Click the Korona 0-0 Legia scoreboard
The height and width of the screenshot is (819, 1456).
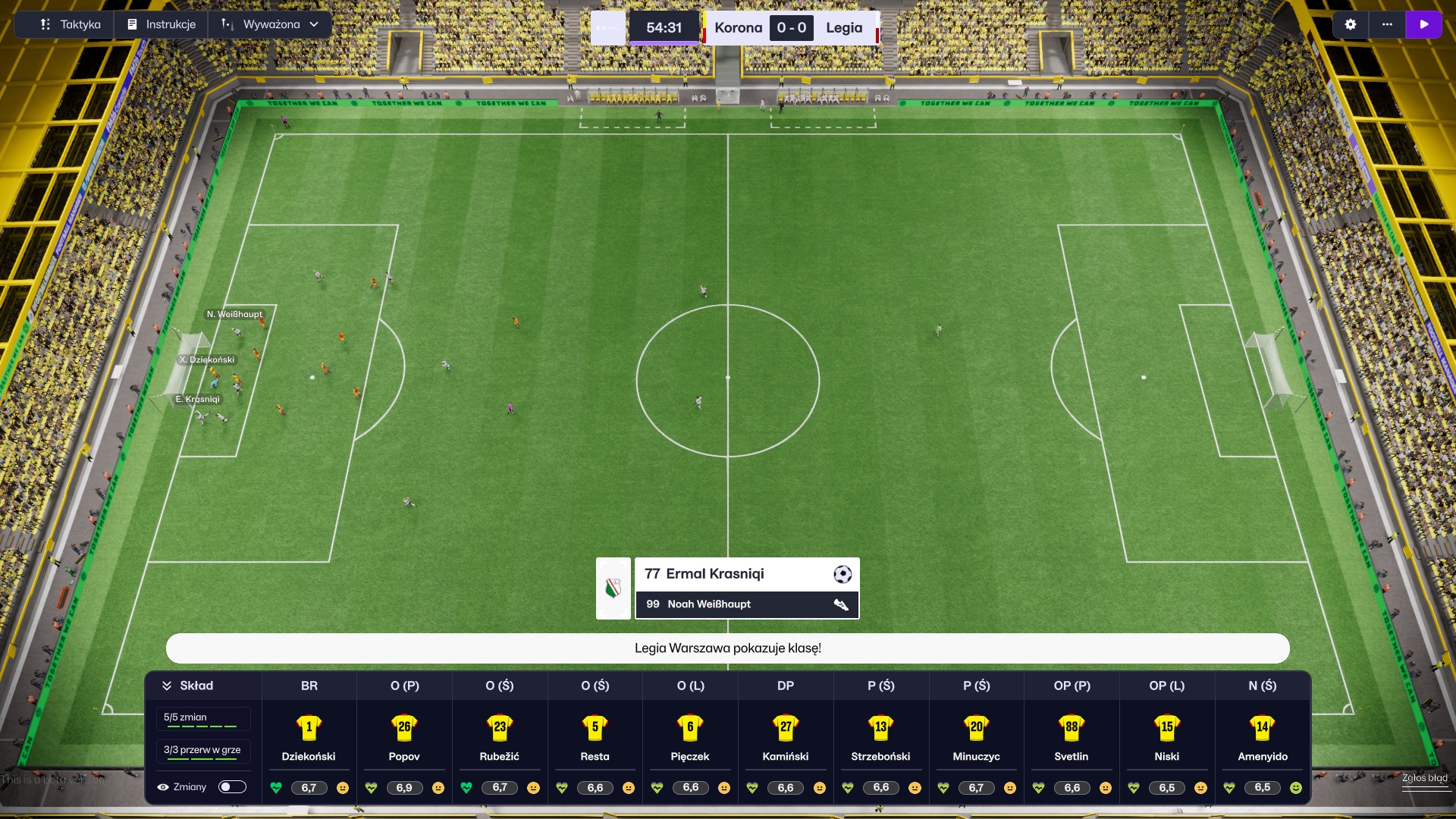coord(790,28)
